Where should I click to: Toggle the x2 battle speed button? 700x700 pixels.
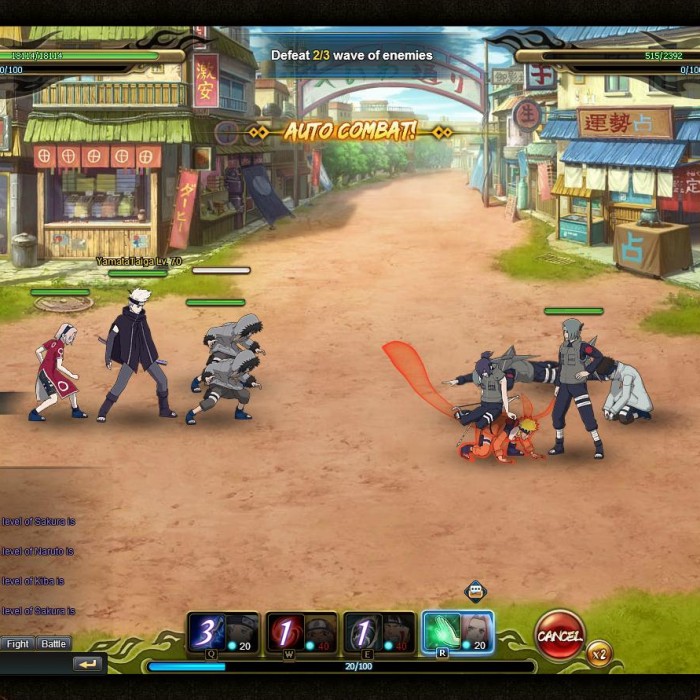coord(599,654)
